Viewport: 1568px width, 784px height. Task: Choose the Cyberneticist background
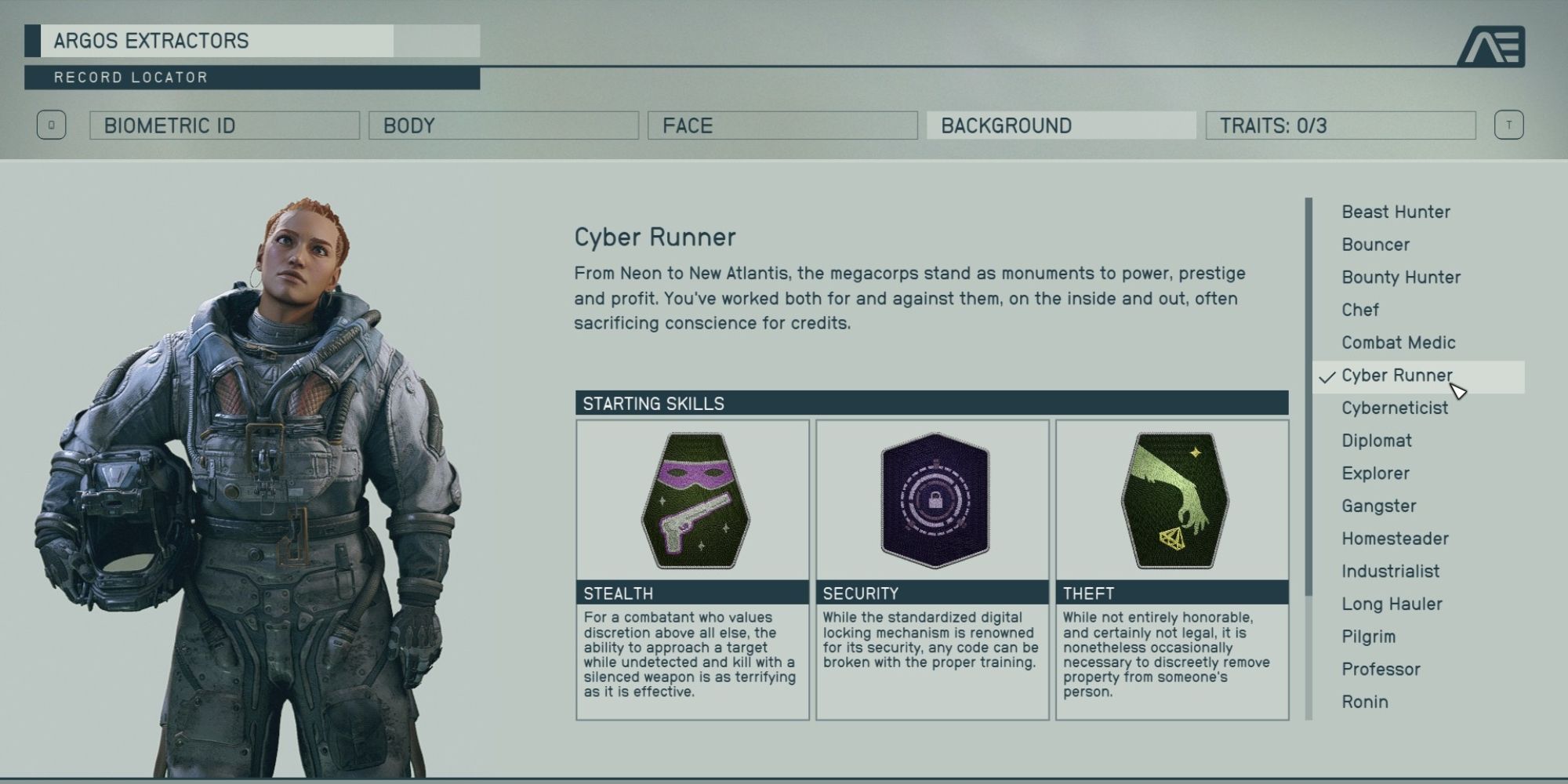click(x=1395, y=408)
